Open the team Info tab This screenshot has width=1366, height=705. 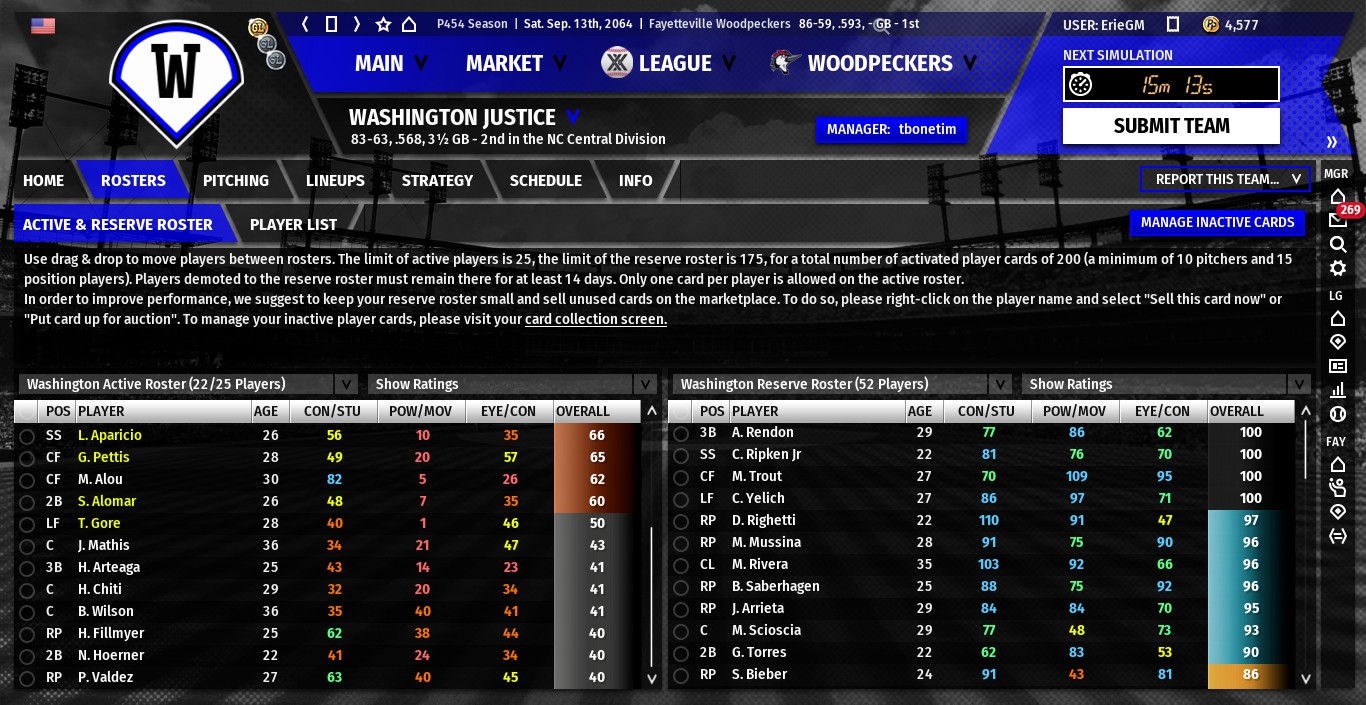pyautogui.click(x=635, y=180)
